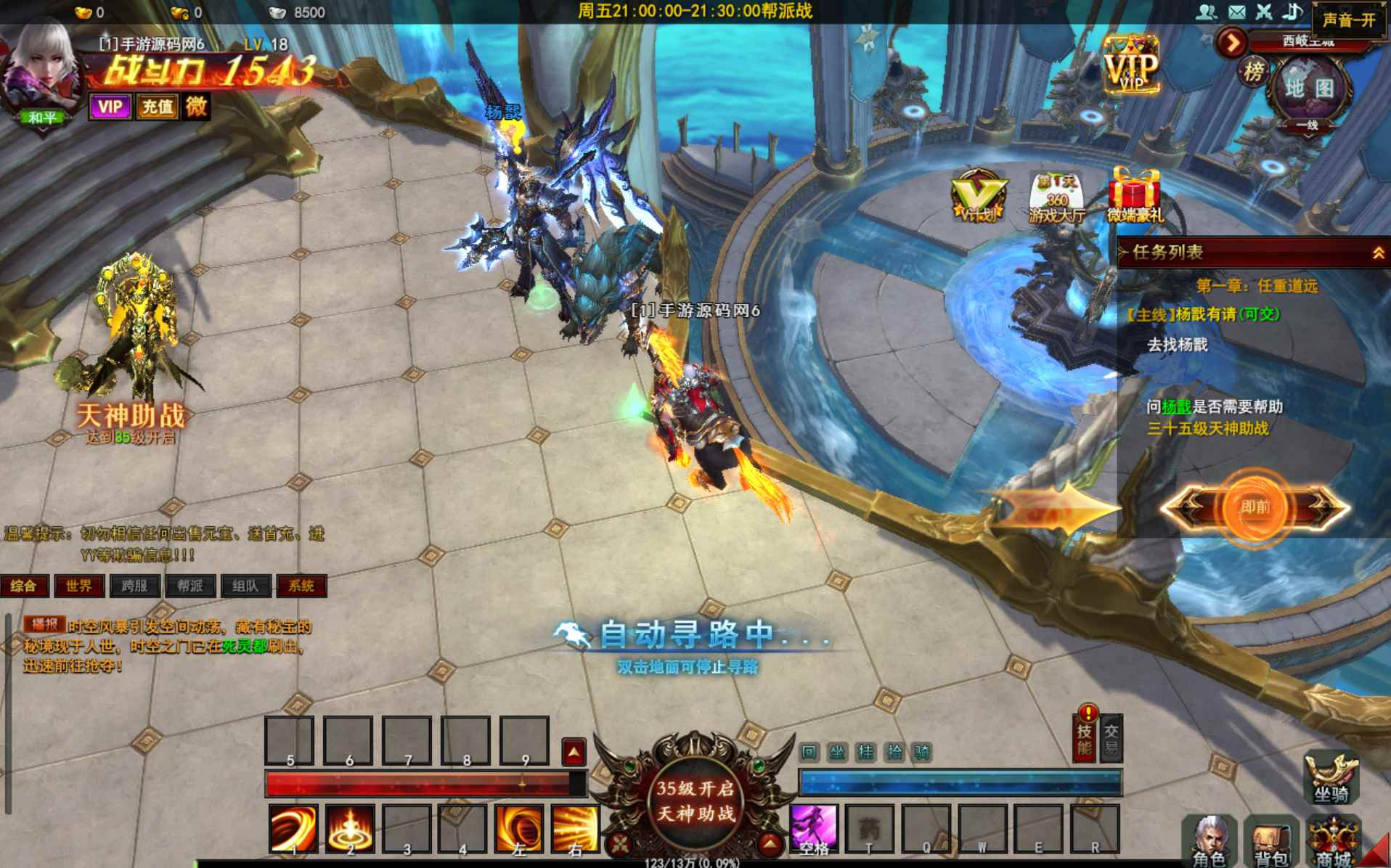This screenshot has height=868, width=1391.
Task: Open the 地图 map button
Action: (1309, 89)
